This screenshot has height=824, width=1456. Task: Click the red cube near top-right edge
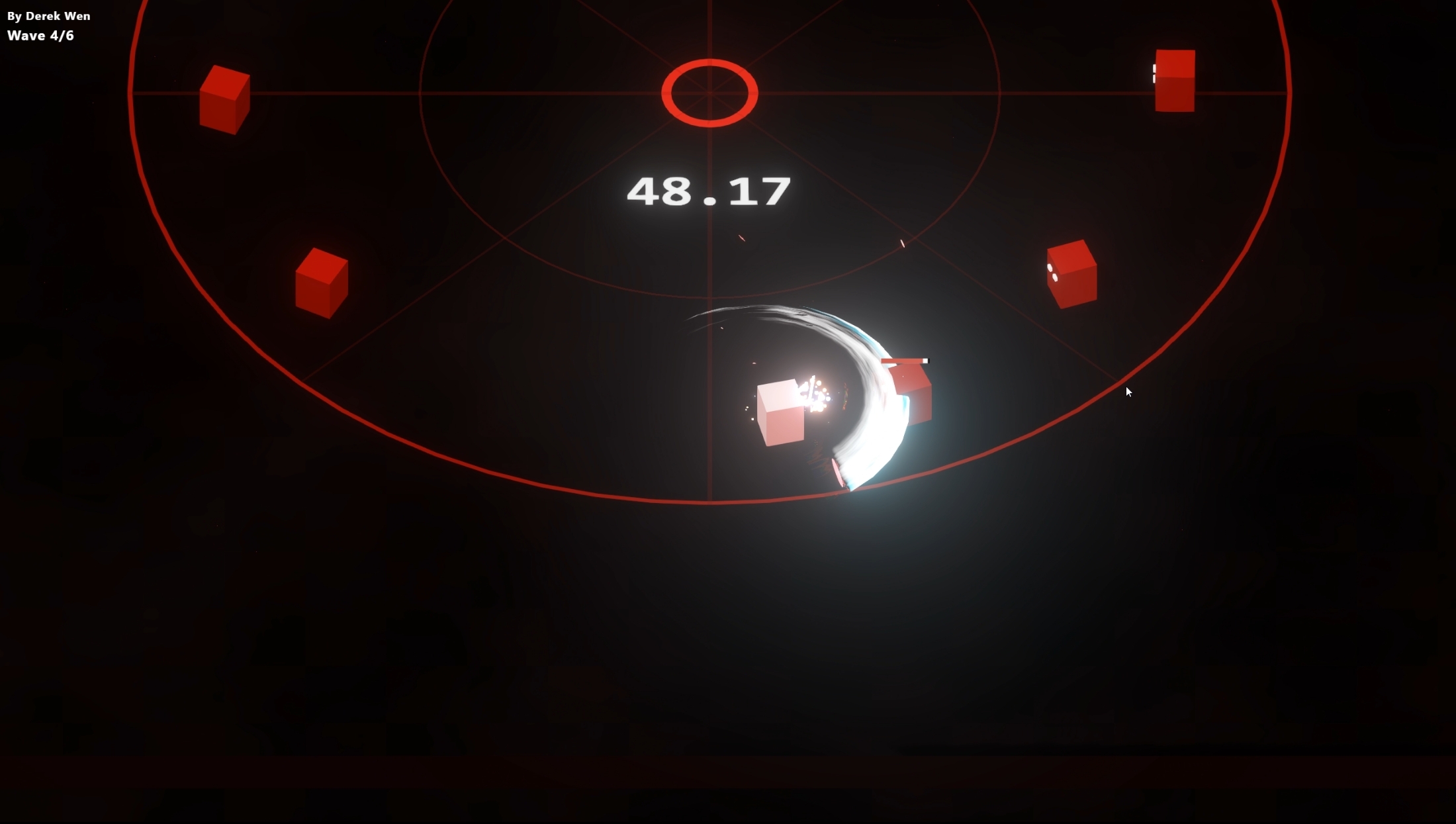click(x=1173, y=79)
